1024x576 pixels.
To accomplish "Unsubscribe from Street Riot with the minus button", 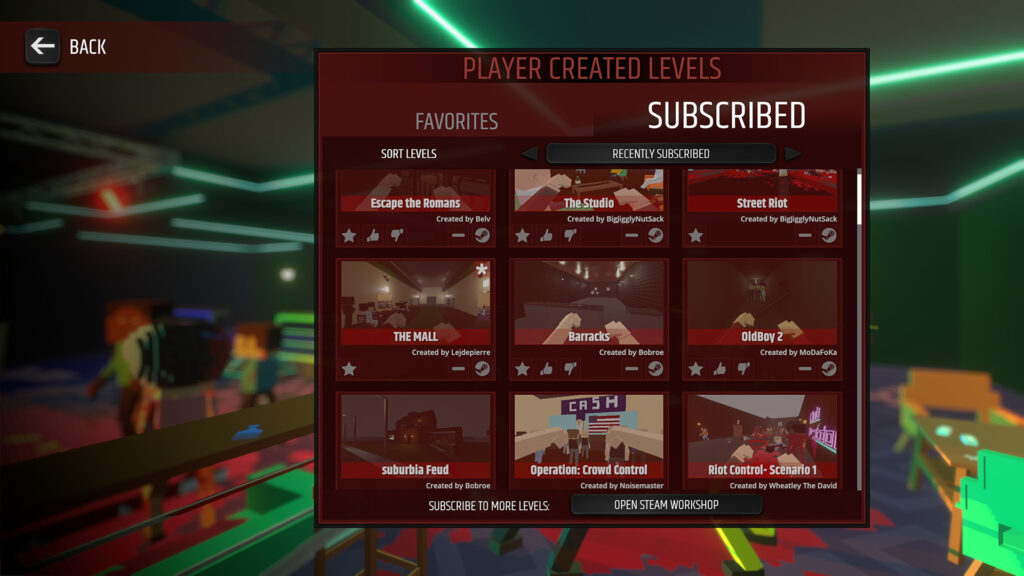I will tap(805, 236).
